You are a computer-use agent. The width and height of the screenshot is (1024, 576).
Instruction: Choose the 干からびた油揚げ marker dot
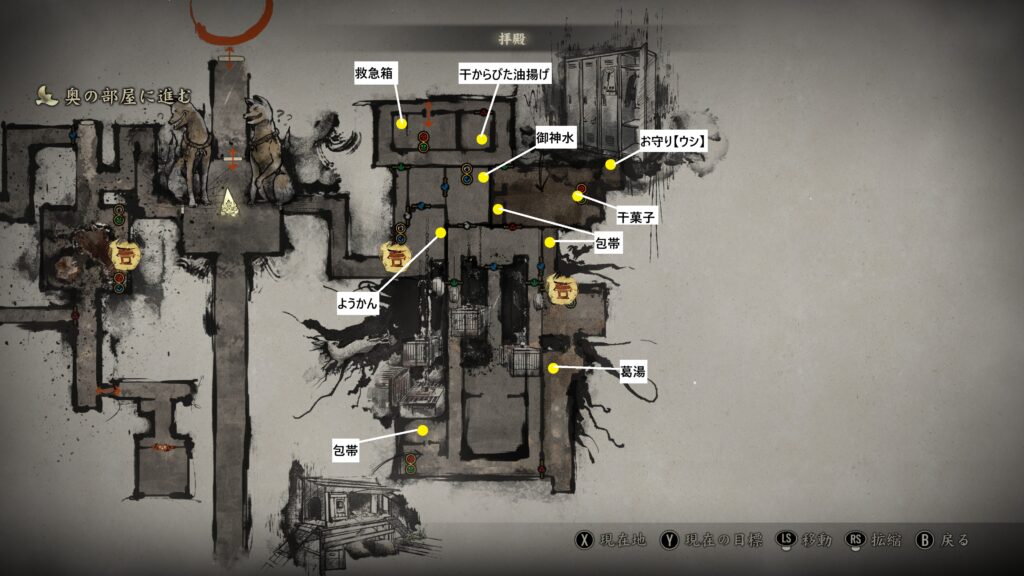(482, 139)
